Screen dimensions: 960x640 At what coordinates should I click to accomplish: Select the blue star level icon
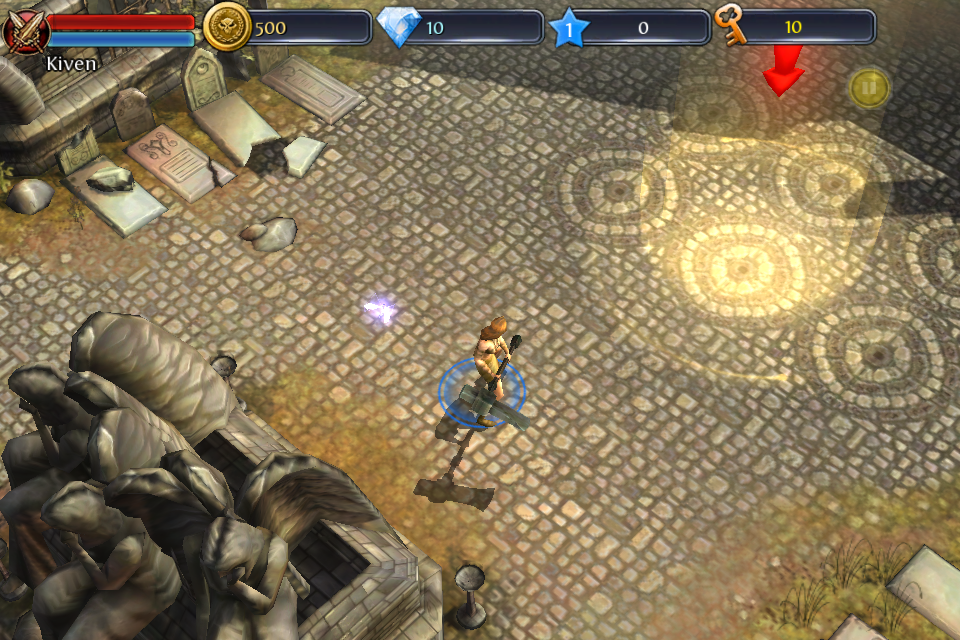[x=570, y=28]
